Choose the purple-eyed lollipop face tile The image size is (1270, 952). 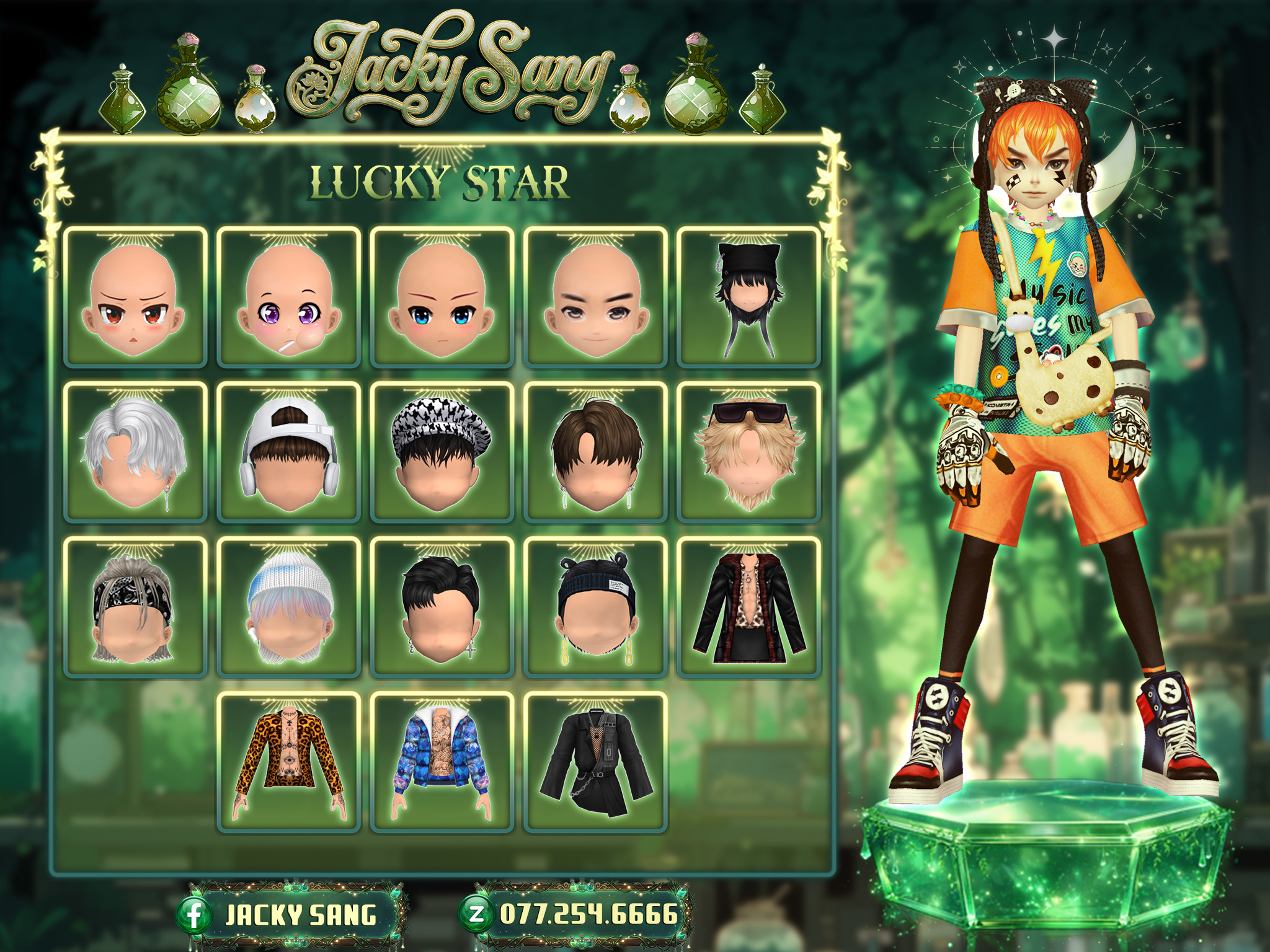288,297
